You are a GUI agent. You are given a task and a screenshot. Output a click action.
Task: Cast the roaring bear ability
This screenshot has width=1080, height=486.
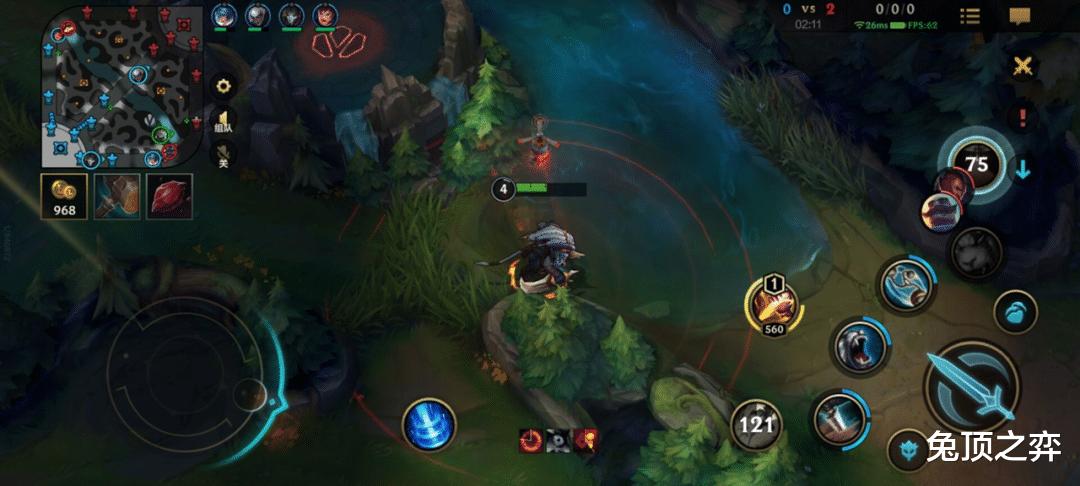859,346
